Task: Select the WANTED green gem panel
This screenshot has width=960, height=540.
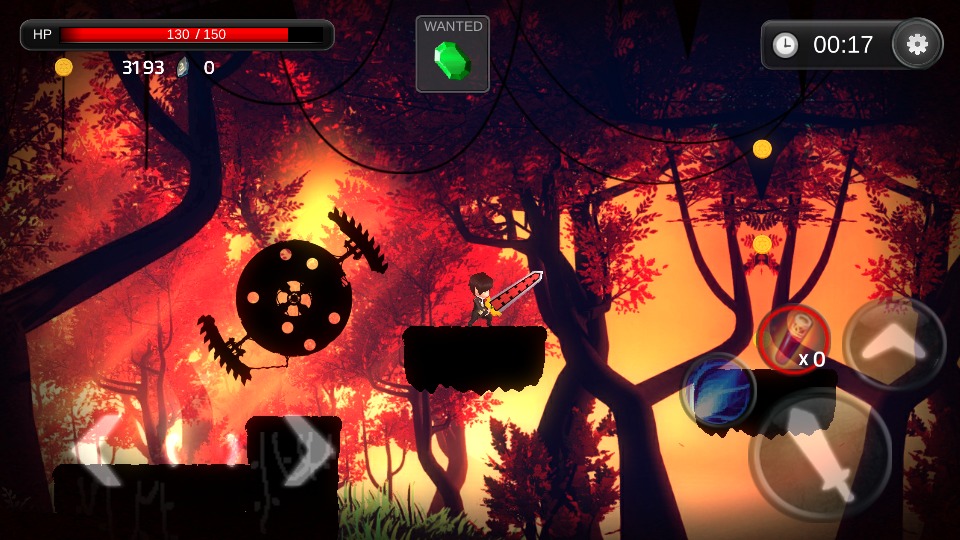Action: (x=452, y=54)
